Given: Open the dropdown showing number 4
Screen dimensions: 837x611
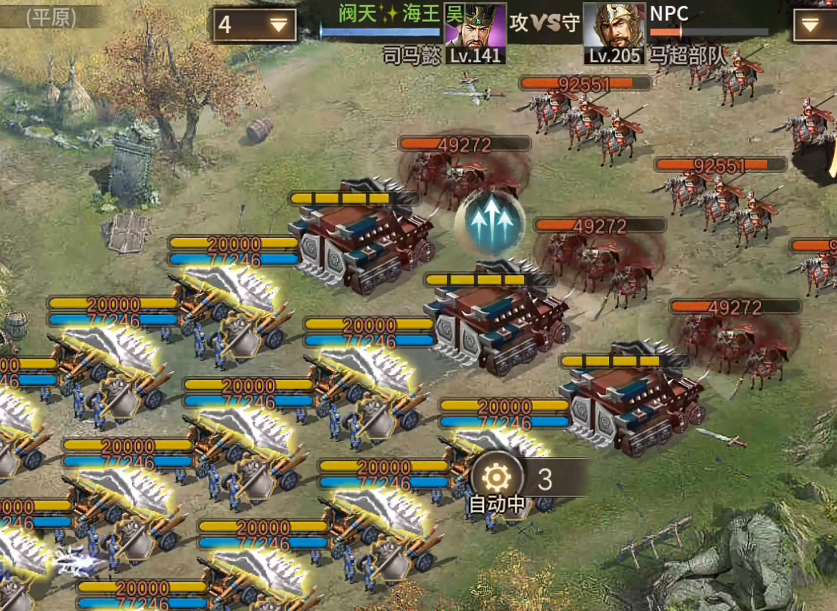Looking at the screenshot, I should pos(254,25).
